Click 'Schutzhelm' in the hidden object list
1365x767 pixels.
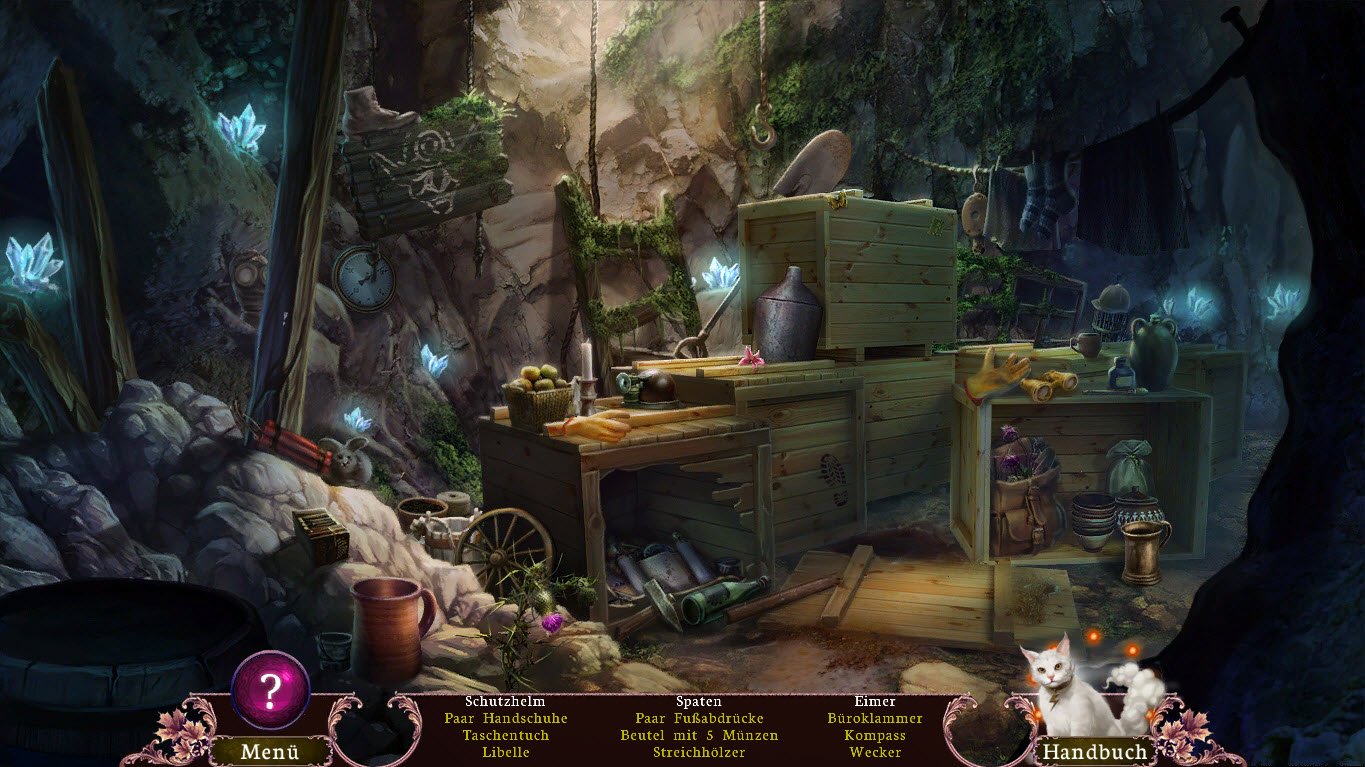click(x=504, y=701)
